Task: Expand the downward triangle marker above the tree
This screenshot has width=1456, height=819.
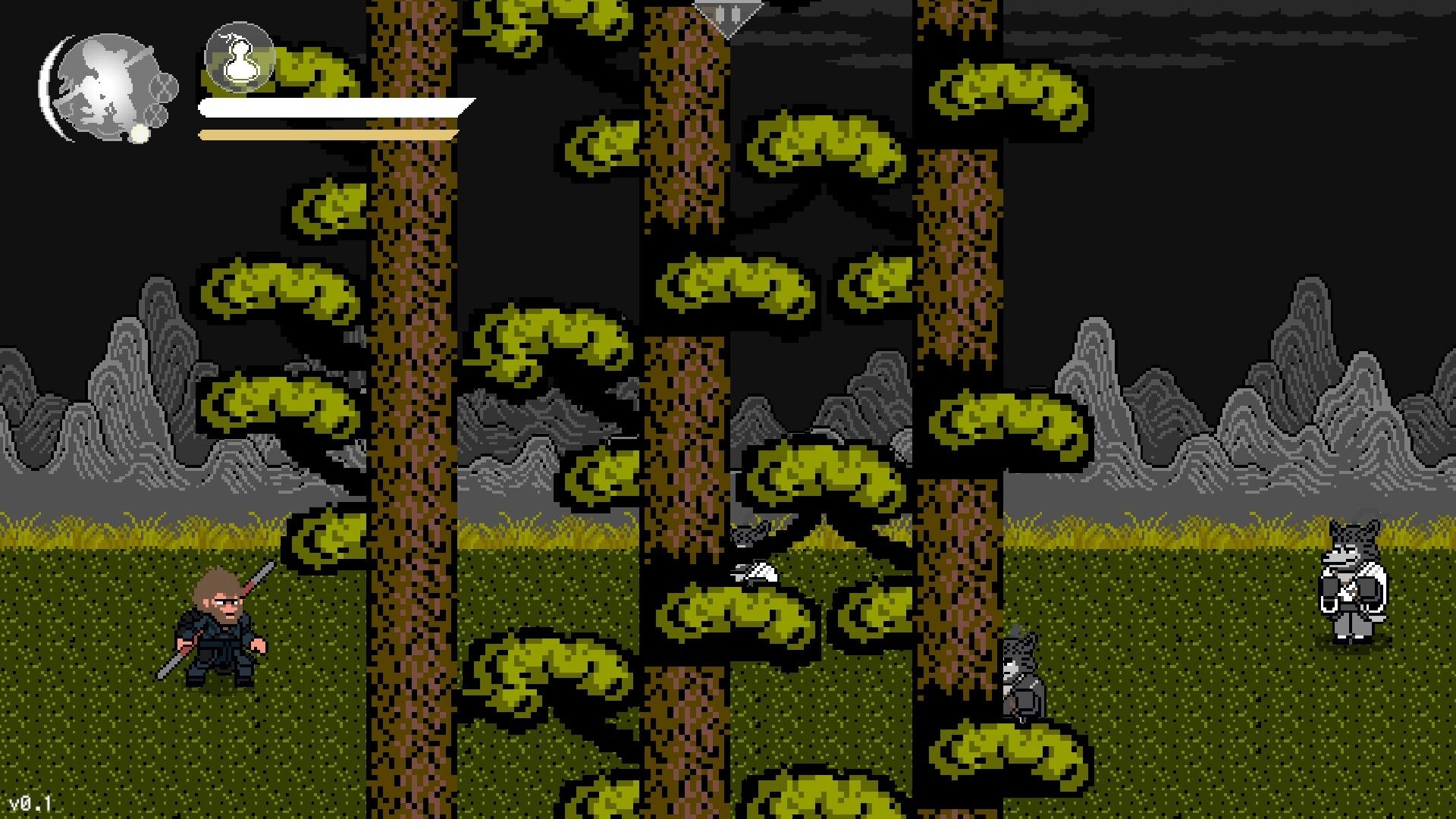Action: (x=730, y=17)
